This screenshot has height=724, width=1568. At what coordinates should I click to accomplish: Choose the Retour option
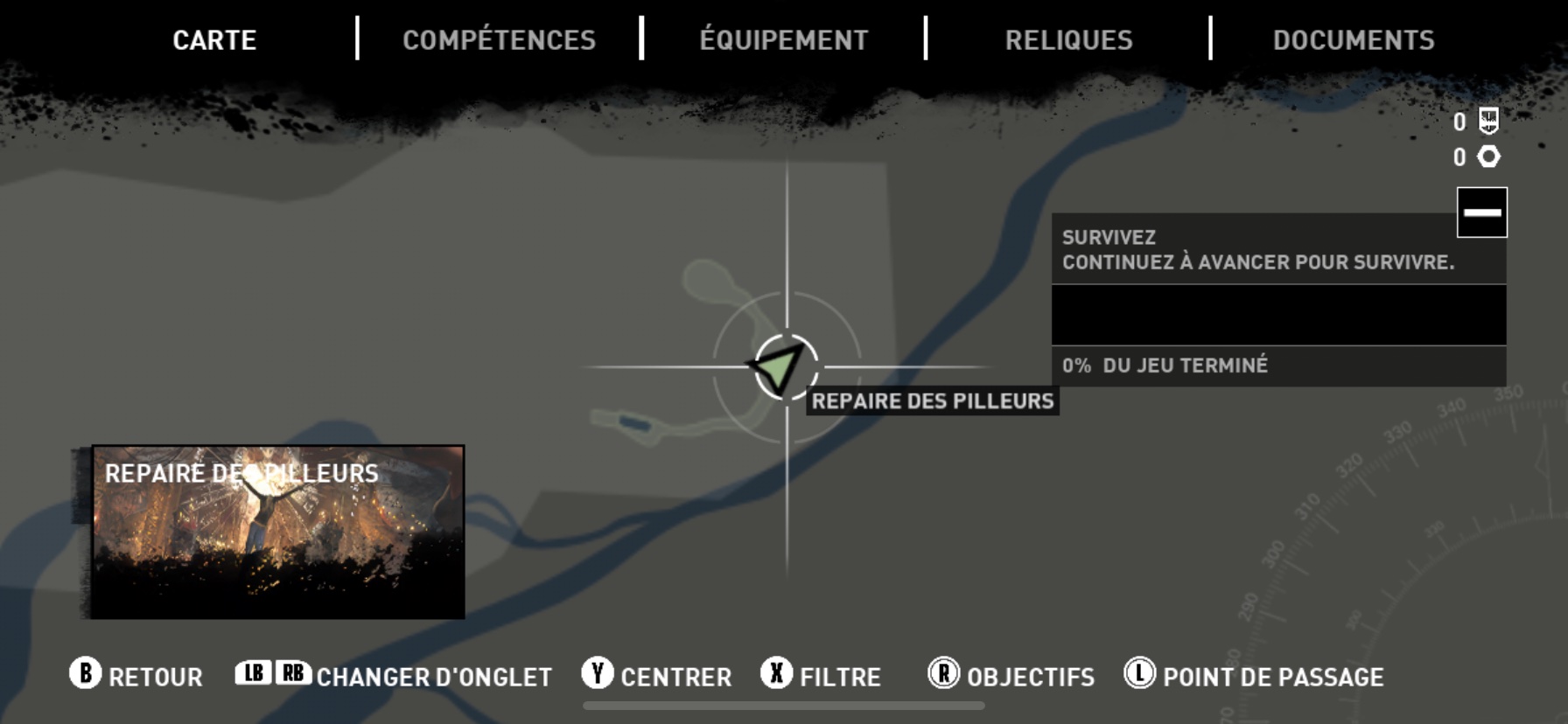click(x=136, y=676)
